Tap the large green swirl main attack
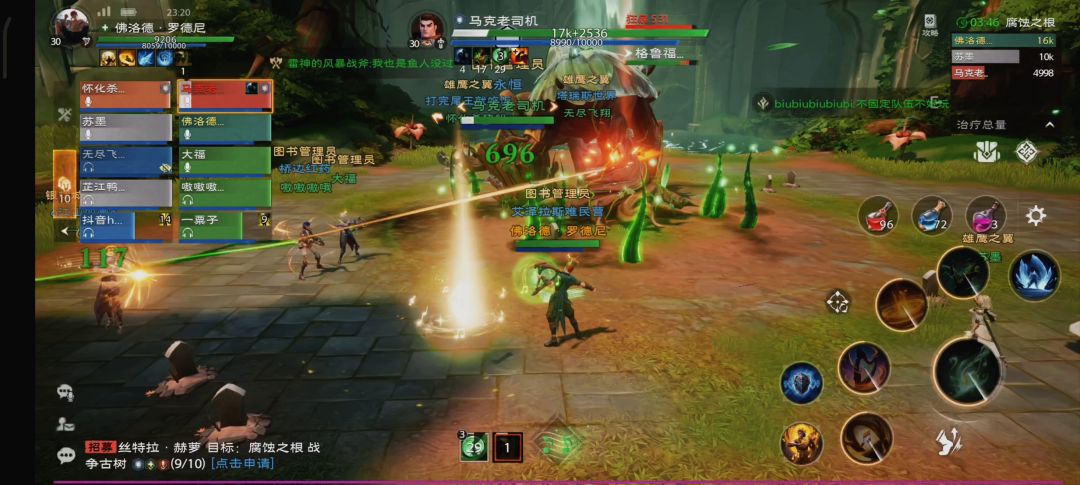The image size is (1080, 485). click(x=967, y=371)
